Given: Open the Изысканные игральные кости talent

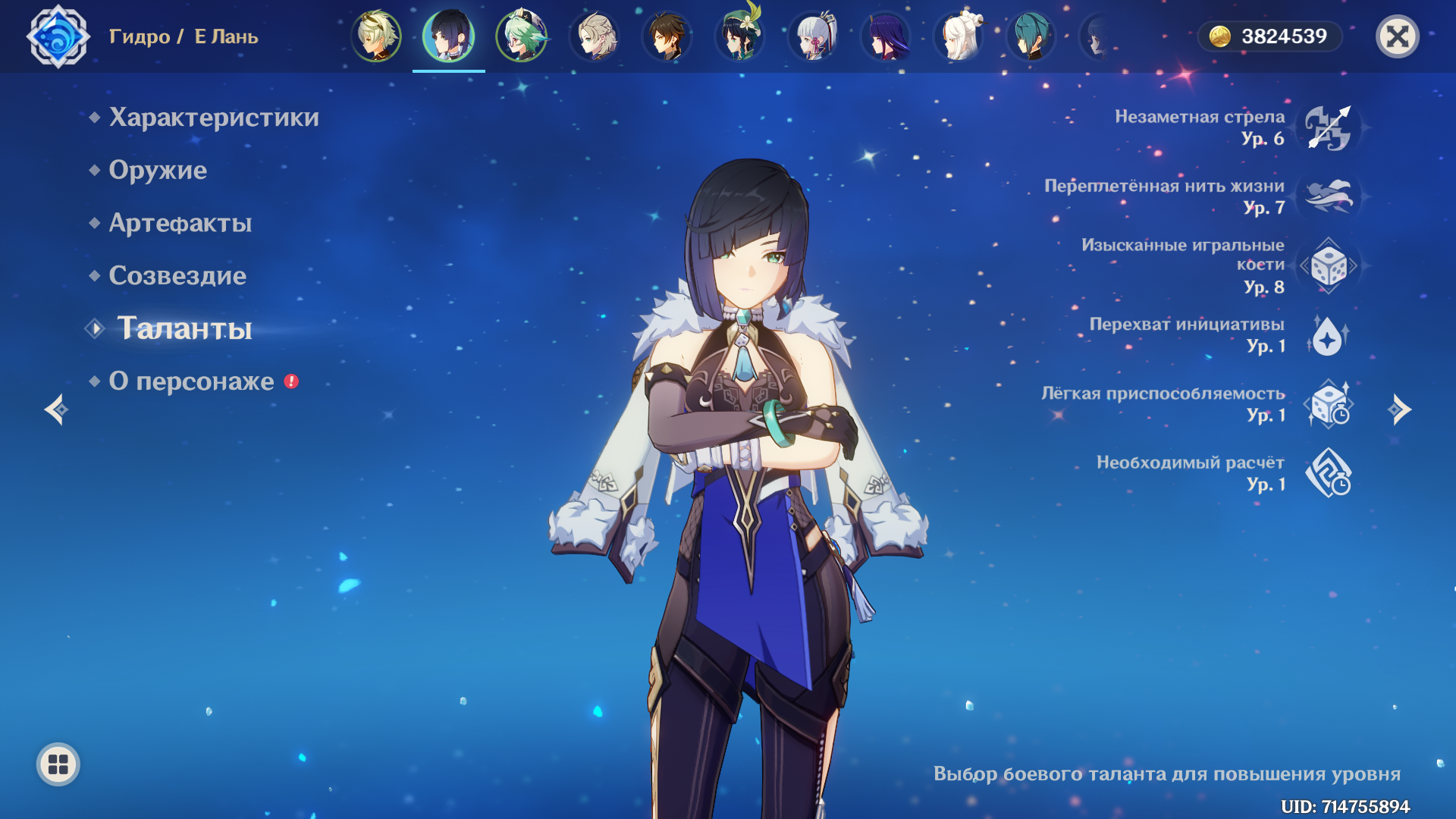Looking at the screenshot, I should (x=1328, y=266).
